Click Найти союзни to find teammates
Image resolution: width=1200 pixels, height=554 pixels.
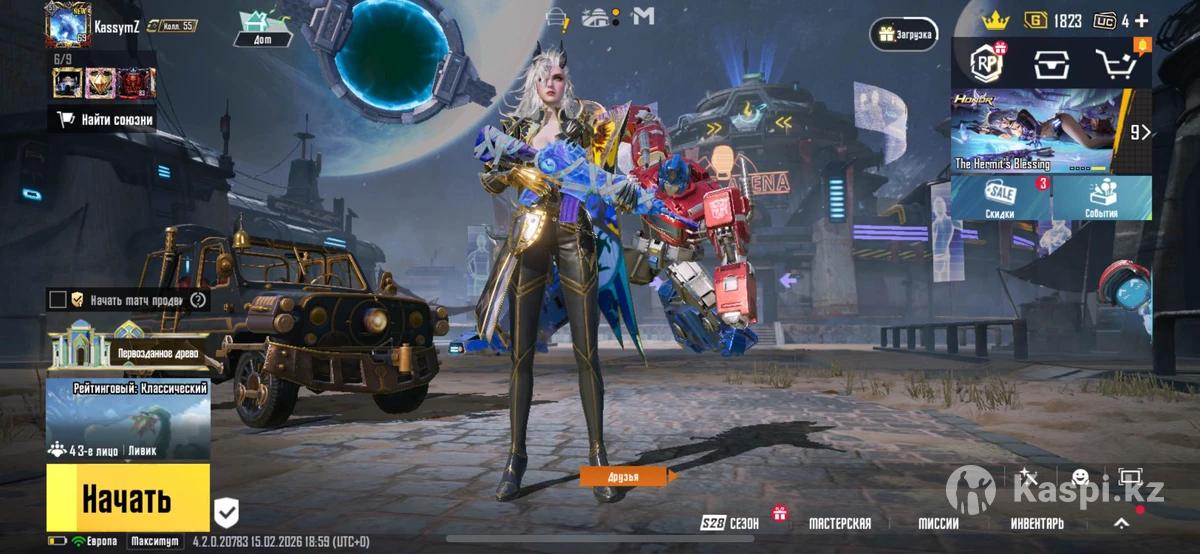(105, 119)
